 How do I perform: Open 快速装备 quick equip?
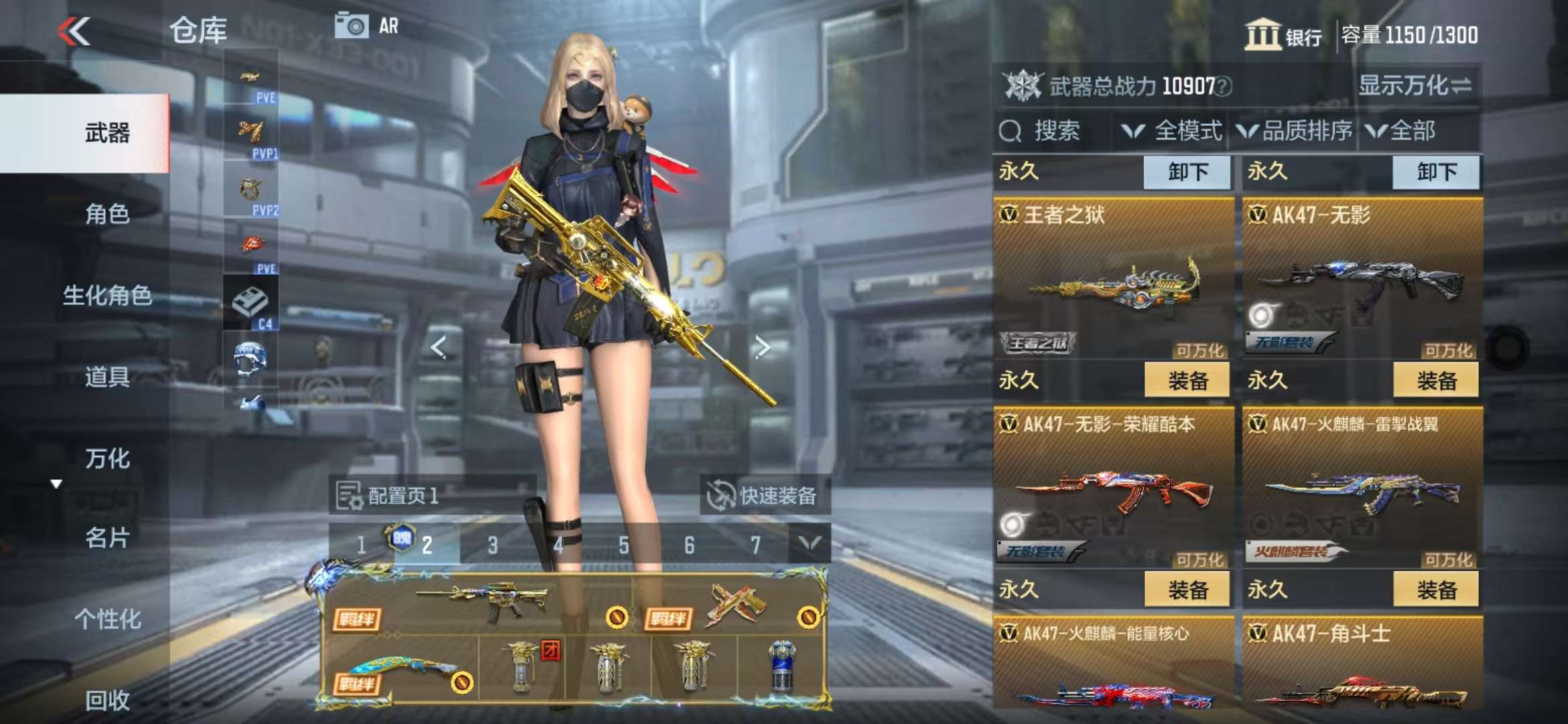tap(764, 496)
